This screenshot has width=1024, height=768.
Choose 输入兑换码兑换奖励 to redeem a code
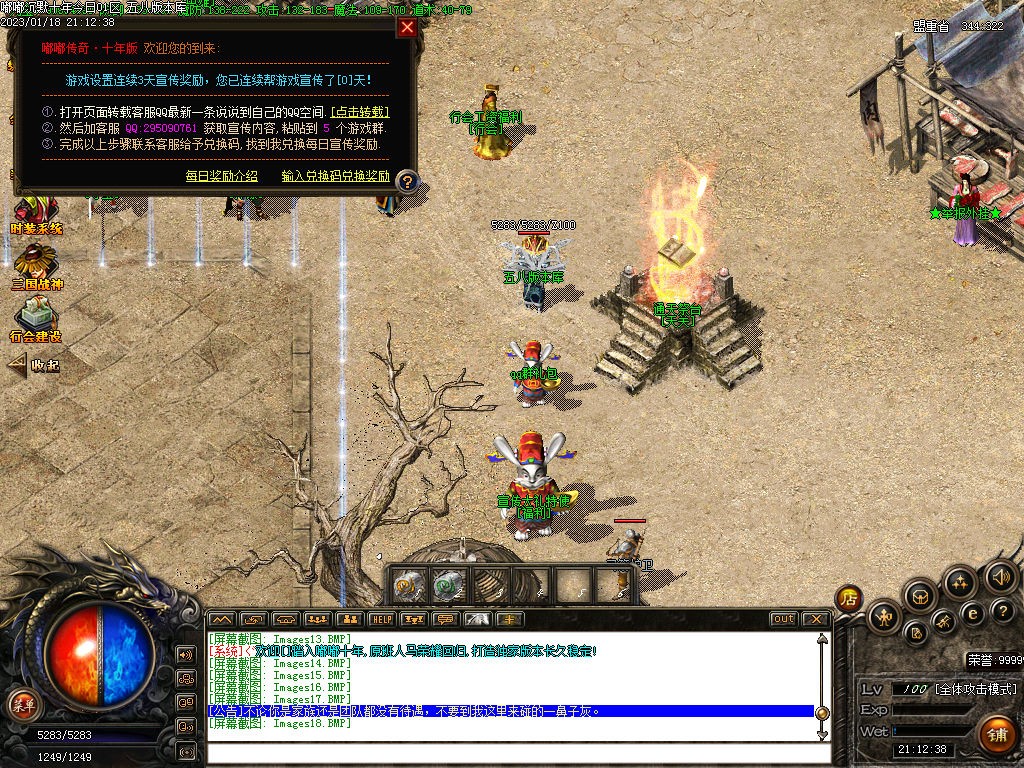(x=335, y=176)
